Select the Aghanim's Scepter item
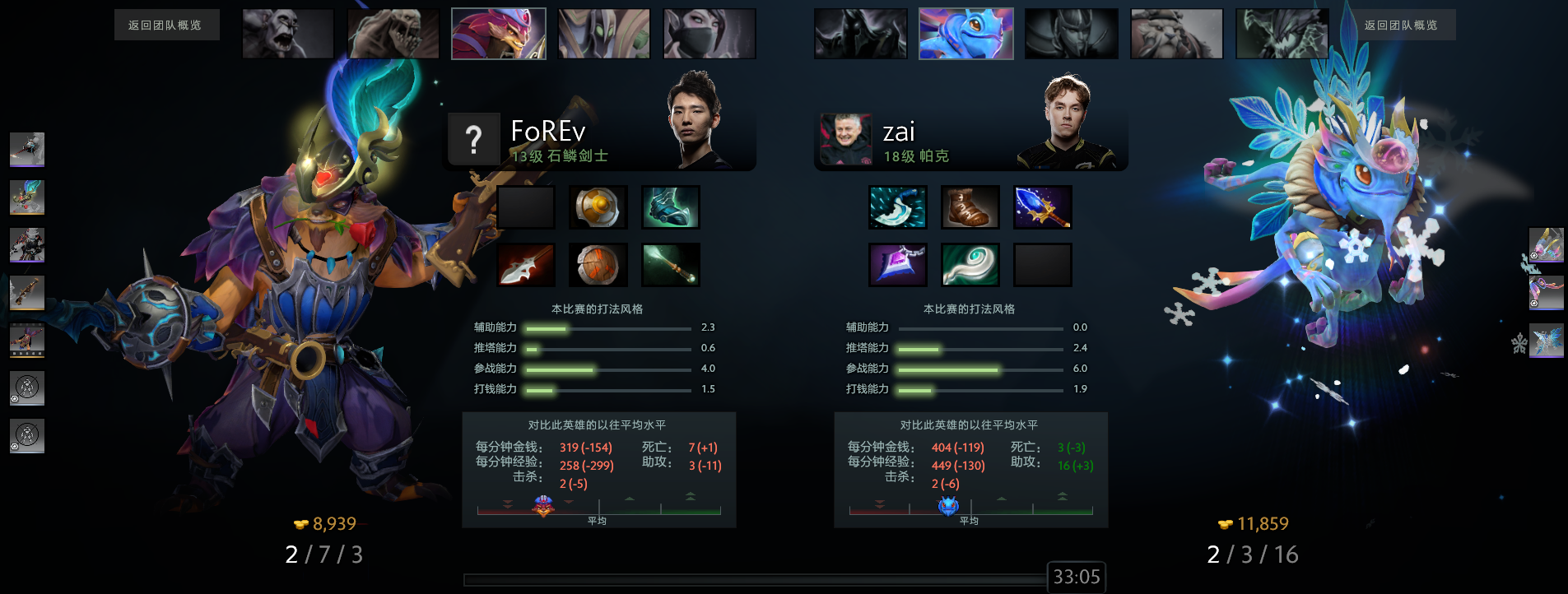This screenshot has height=594, width=1568. click(1043, 207)
